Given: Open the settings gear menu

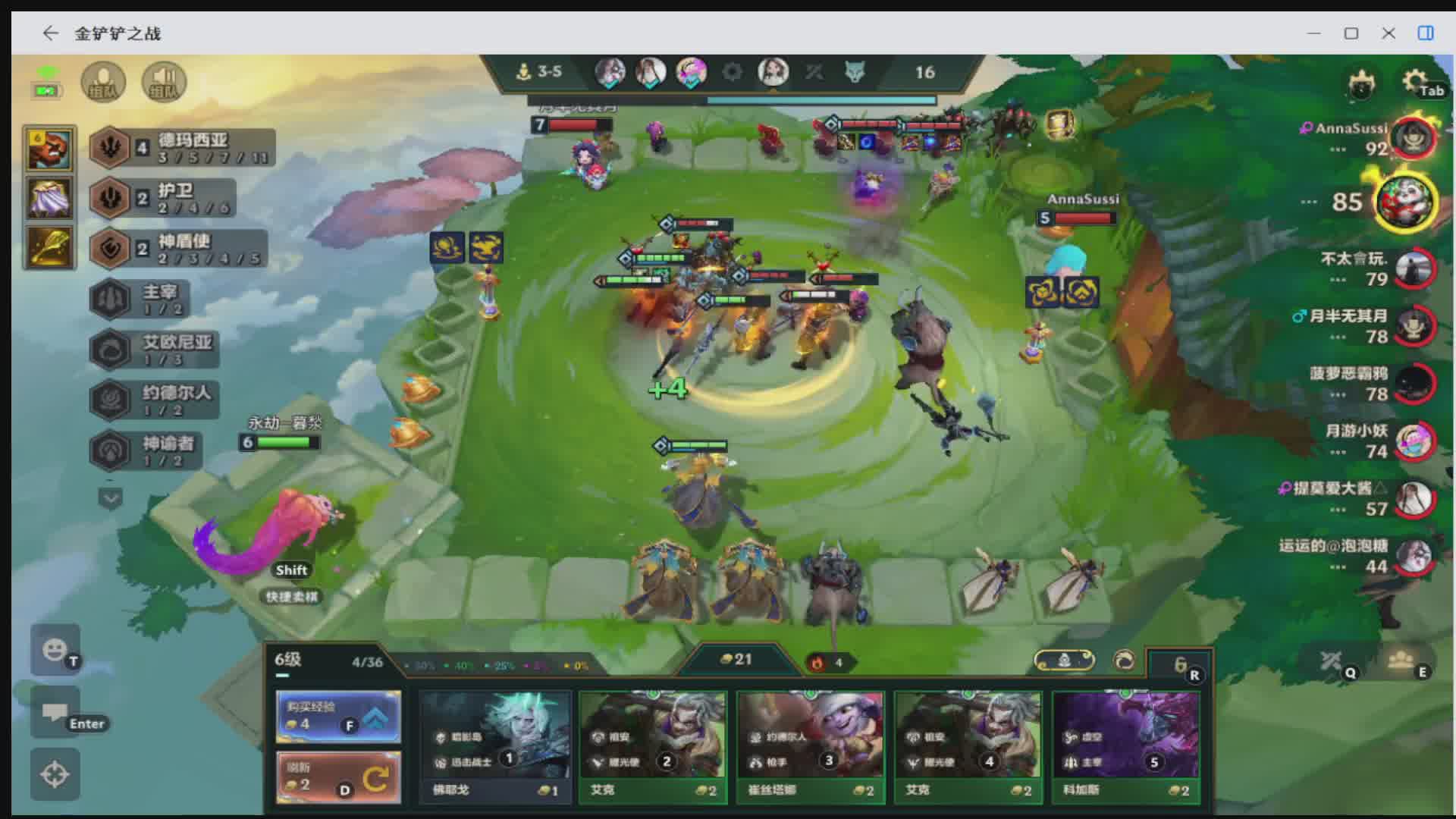Looking at the screenshot, I should 1415,80.
